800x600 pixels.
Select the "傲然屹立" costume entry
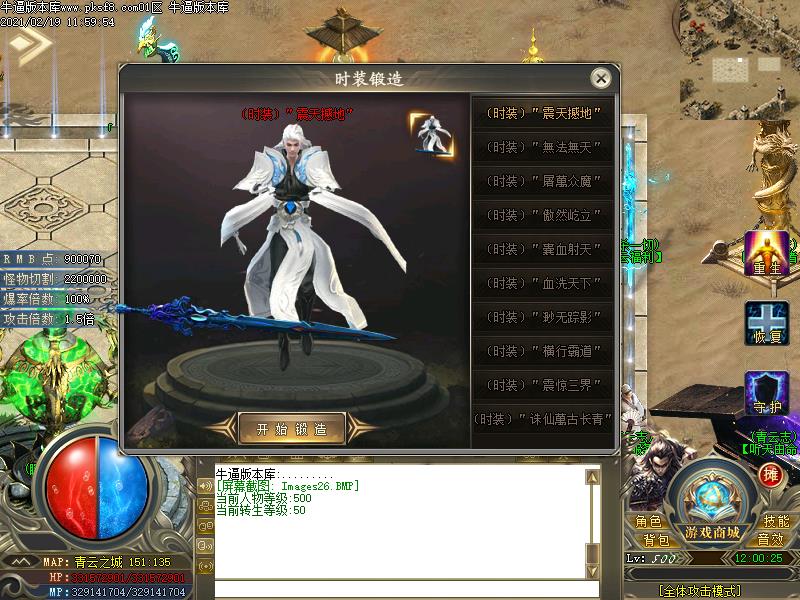tap(543, 215)
